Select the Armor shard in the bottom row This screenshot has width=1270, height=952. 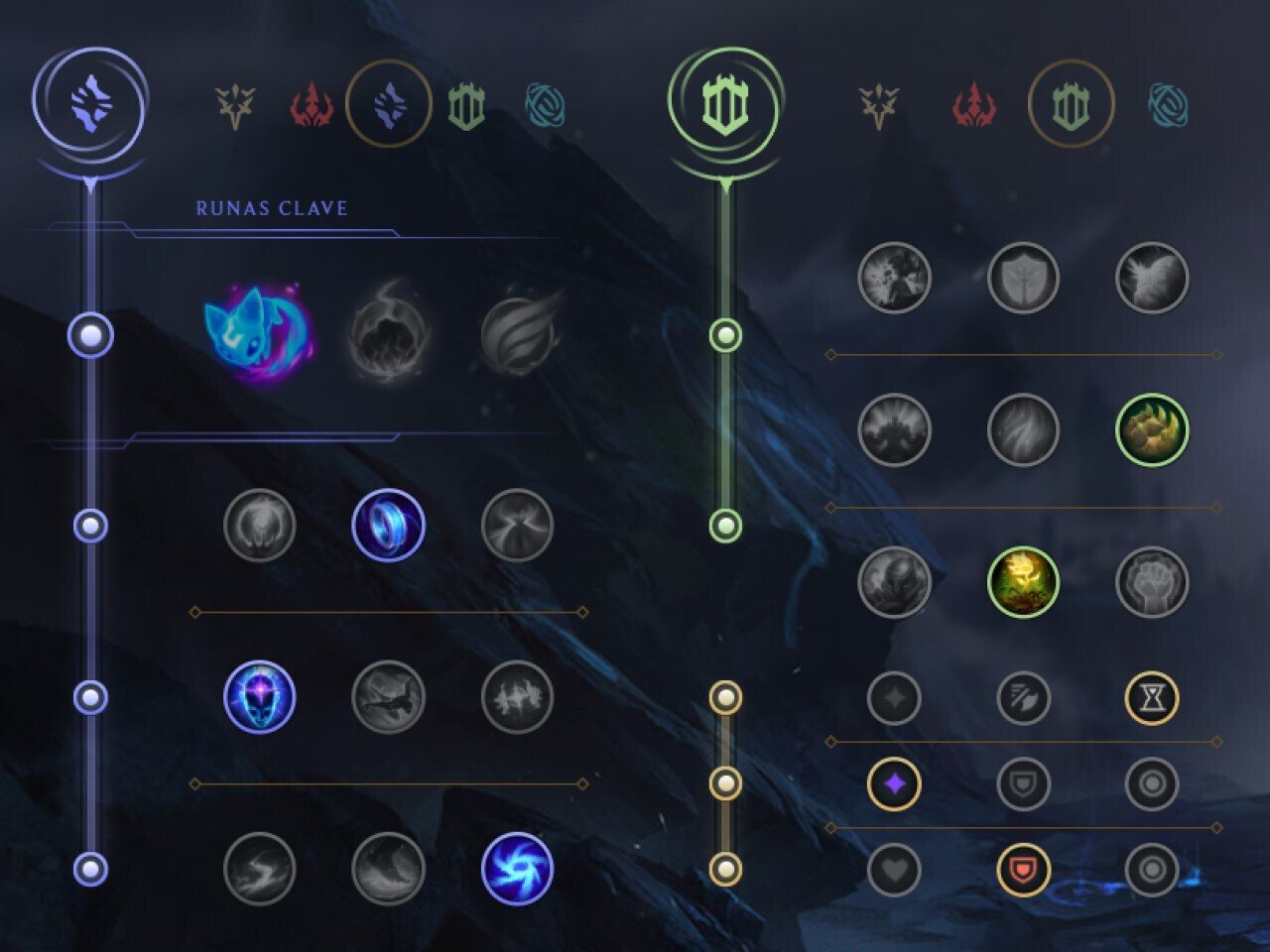point(1022,868)
